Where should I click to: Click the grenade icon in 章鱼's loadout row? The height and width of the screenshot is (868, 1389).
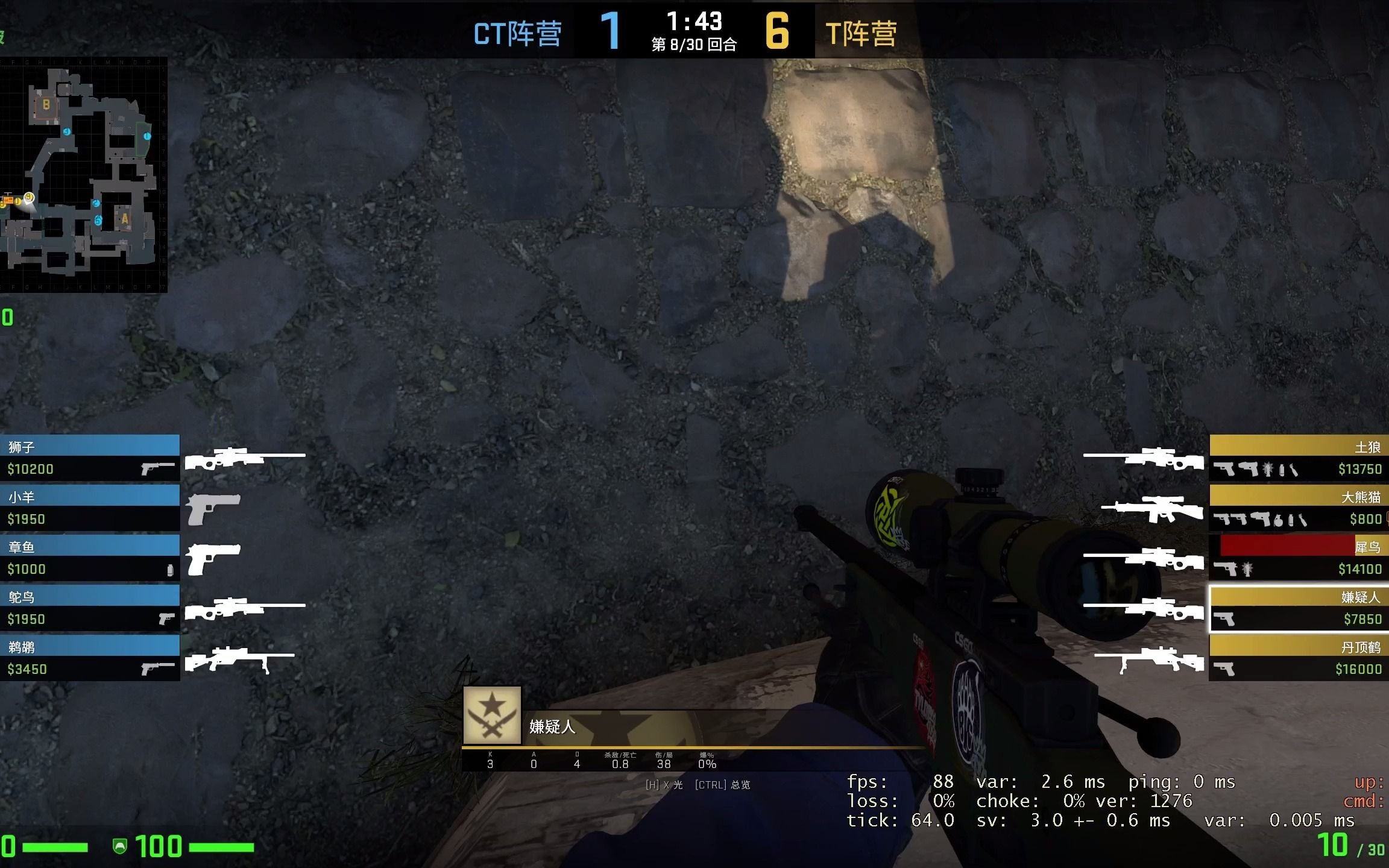(169, 570)
